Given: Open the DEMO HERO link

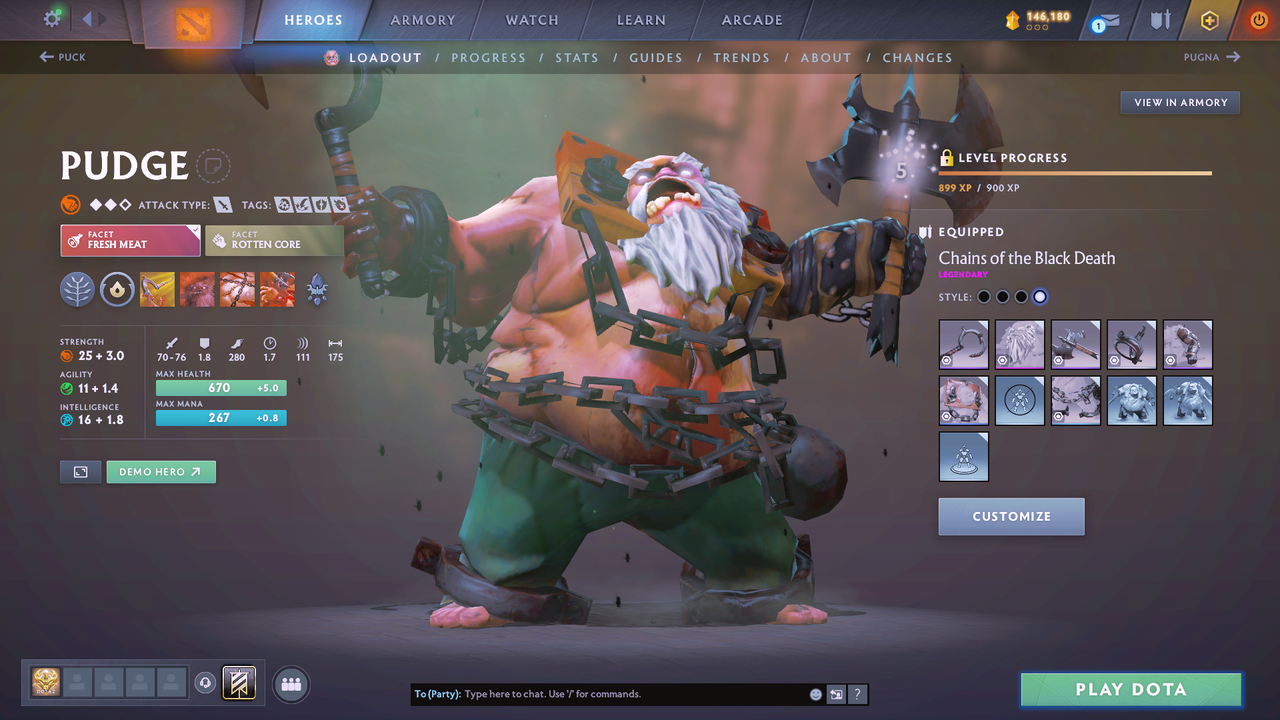Looking at the screenshot, I should pyautogui.click(x=160, y=471).
